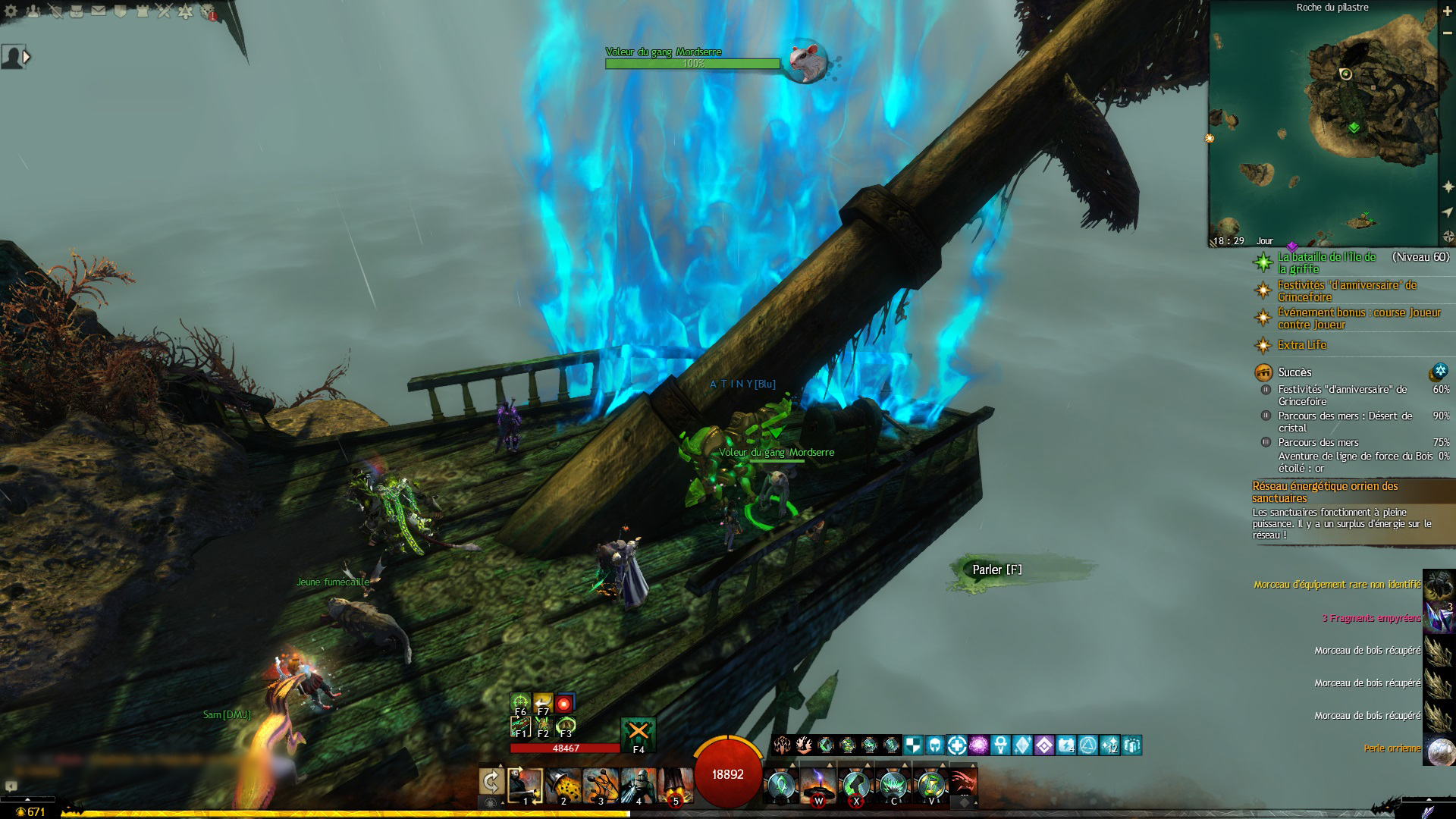Use weapon skill in slot 2

coord(563,786)
